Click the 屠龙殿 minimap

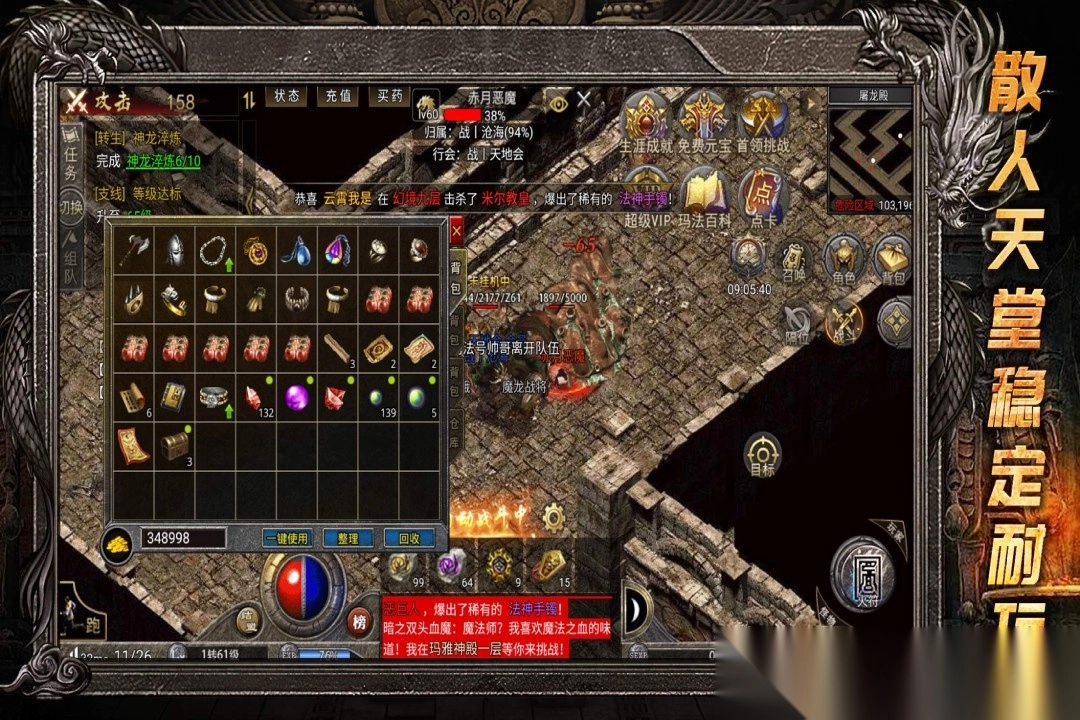(872, 148)
